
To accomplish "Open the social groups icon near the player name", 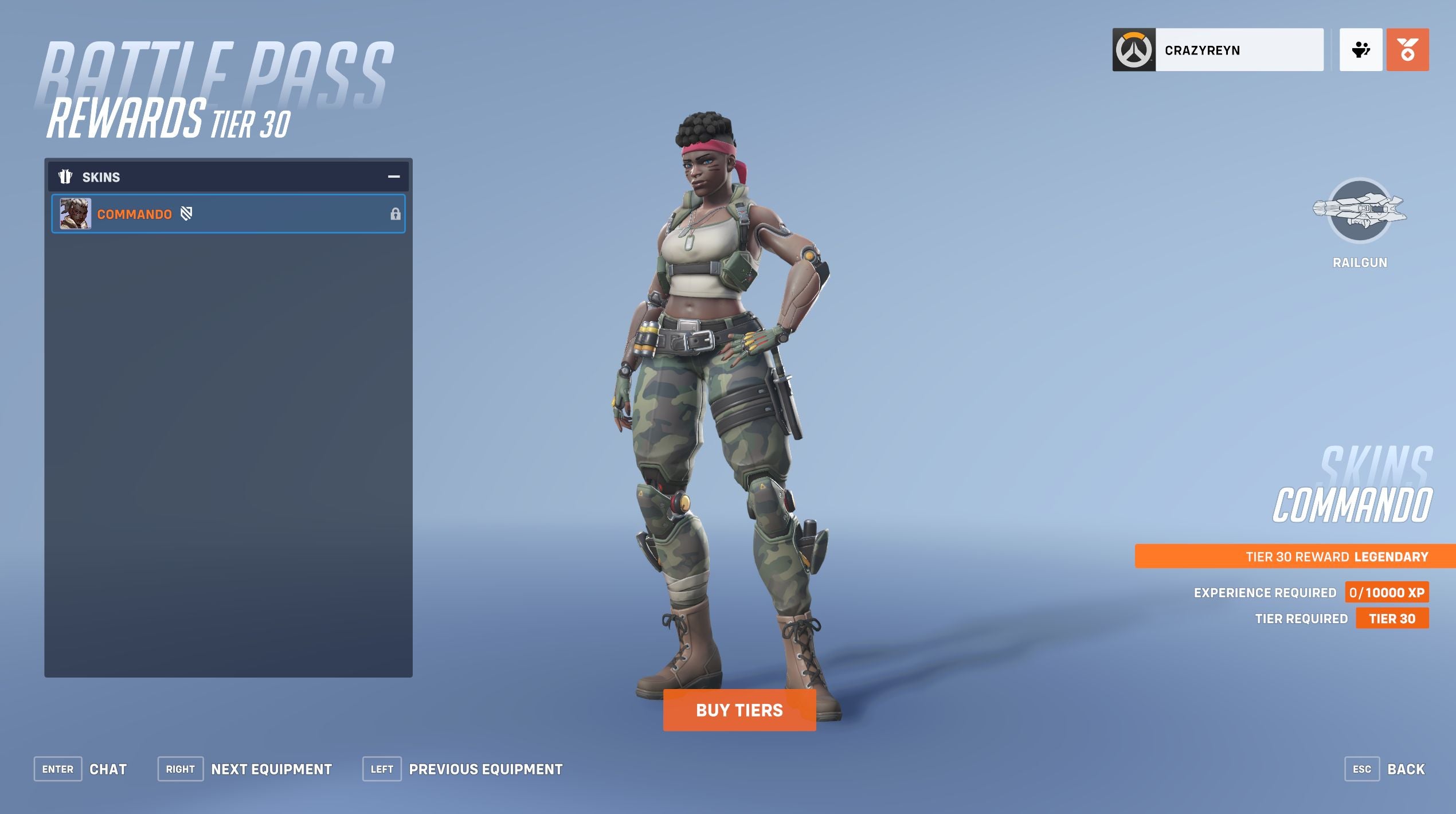I will [x=1361, y=50].
